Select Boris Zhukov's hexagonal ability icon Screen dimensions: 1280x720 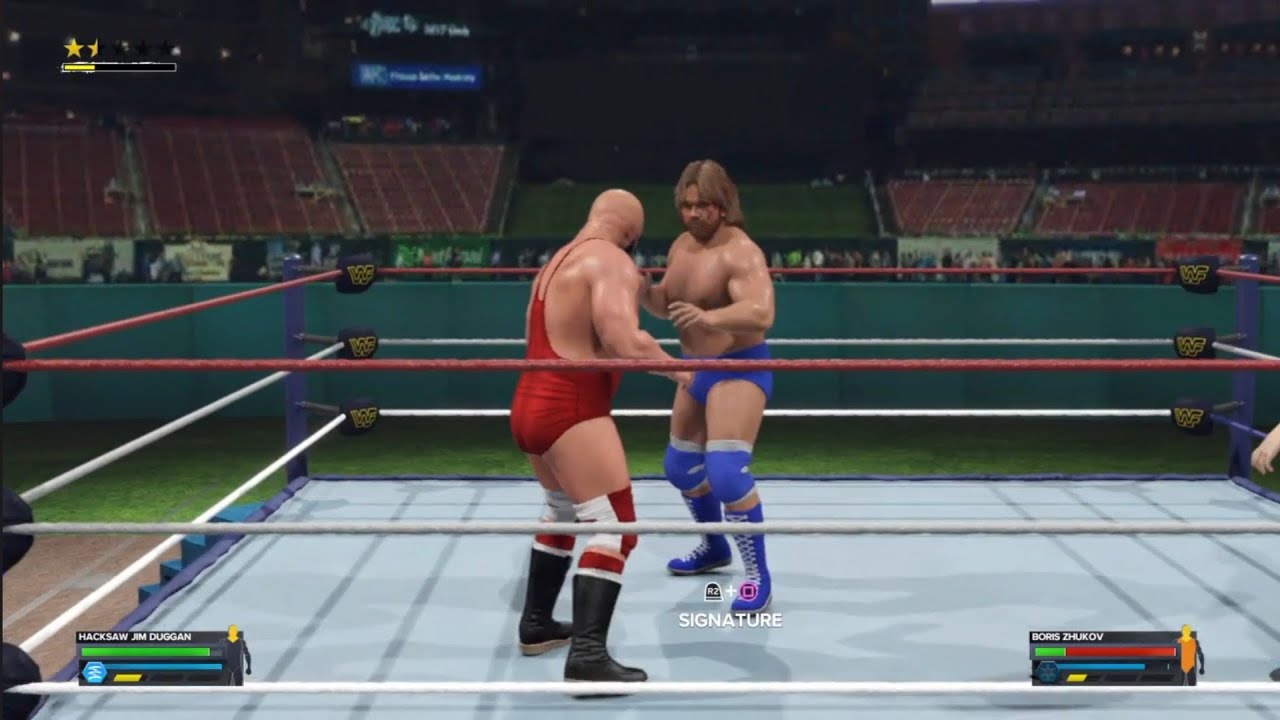point(1047,671)
